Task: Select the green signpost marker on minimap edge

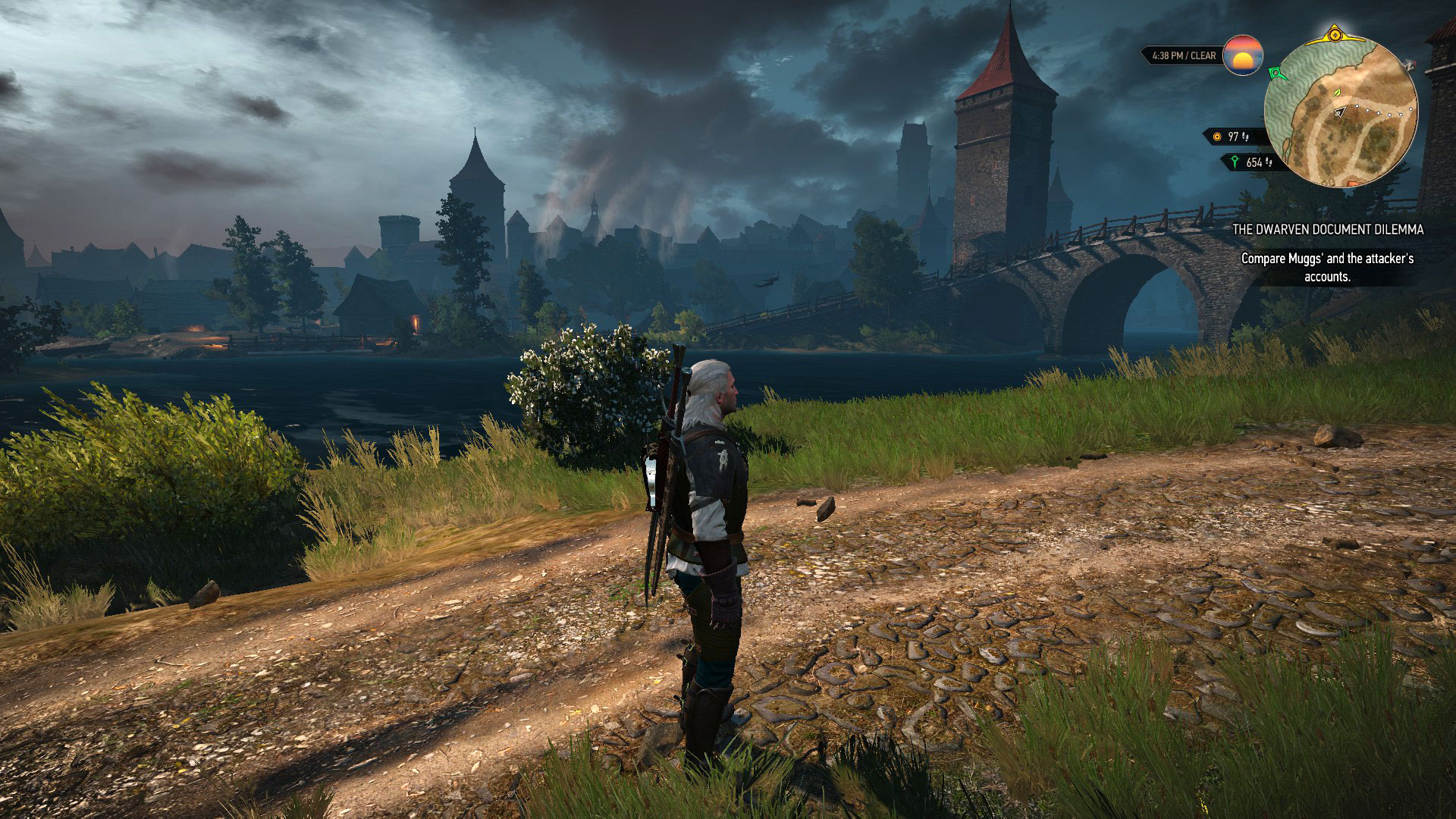Action: pos(1276,73)
